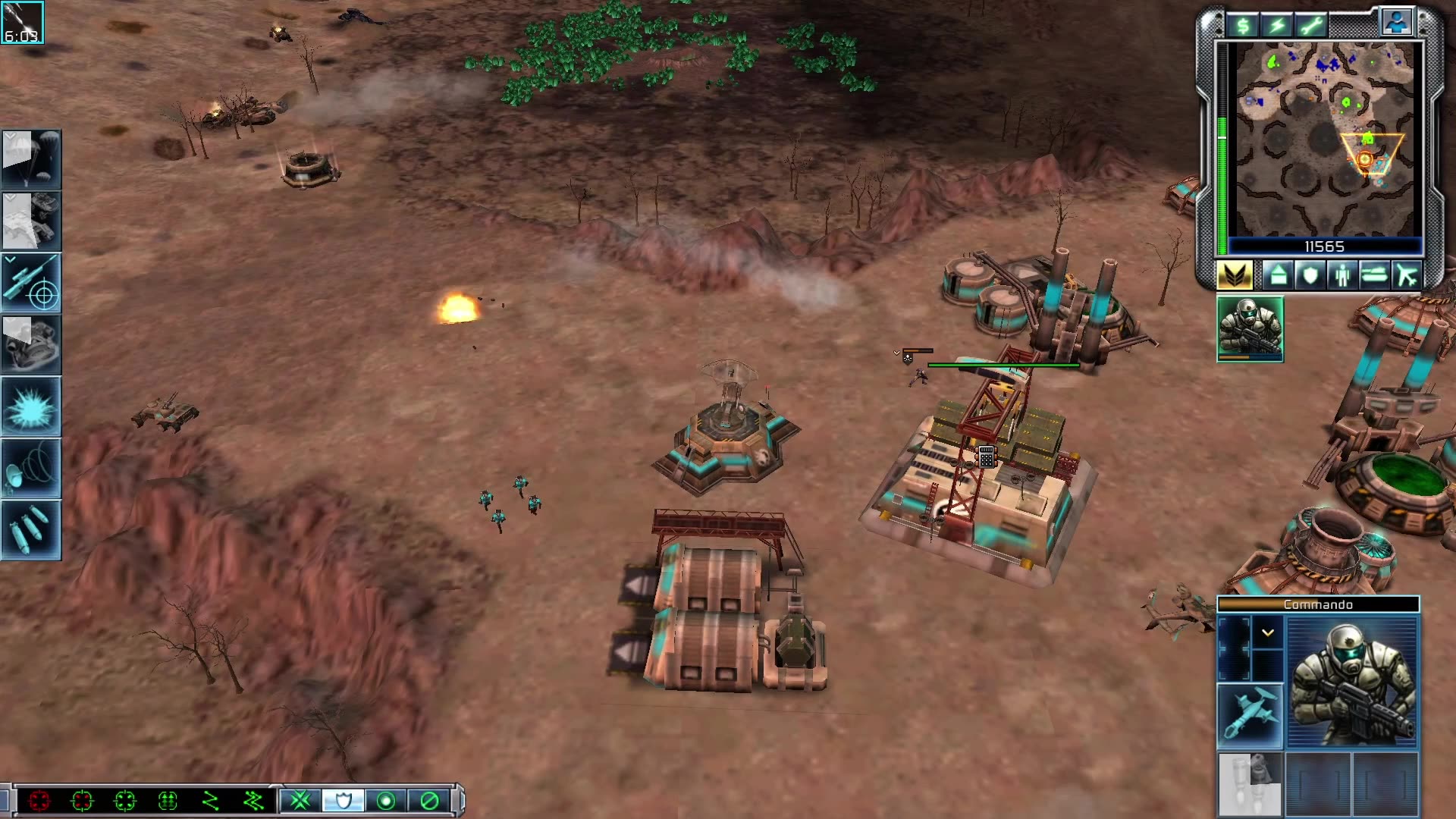The width and height of the screenshot is (1456, 819).
Task: Open the structures build tab
Action: [x=1276, y=275]
